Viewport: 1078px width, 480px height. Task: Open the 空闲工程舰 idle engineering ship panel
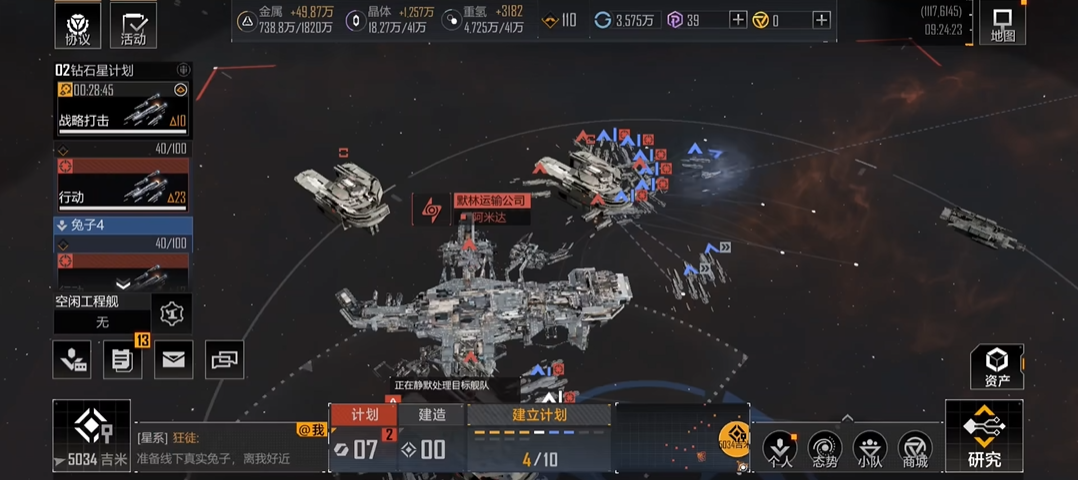102,313
